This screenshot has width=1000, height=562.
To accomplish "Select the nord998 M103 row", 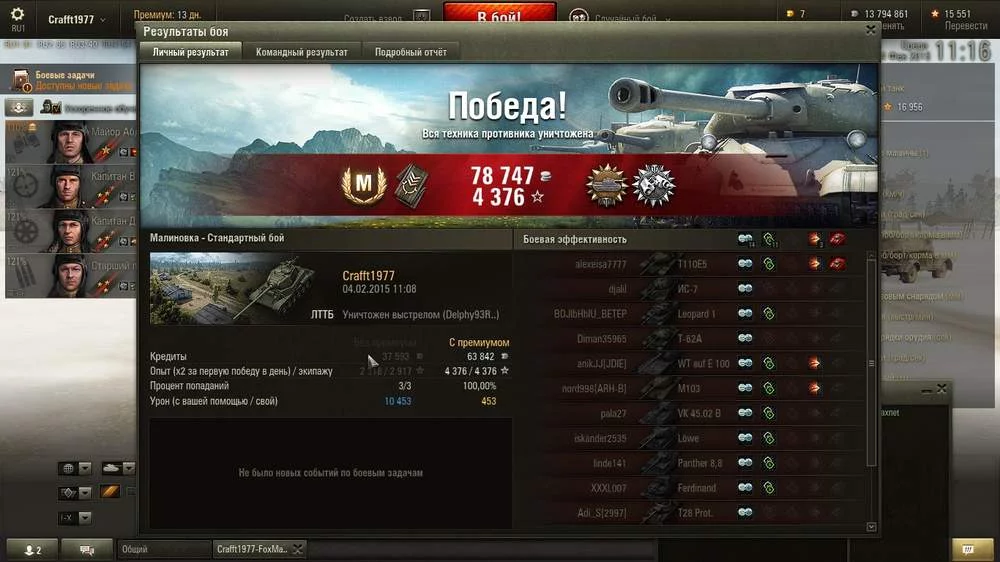I will click(x=690, y=388).
